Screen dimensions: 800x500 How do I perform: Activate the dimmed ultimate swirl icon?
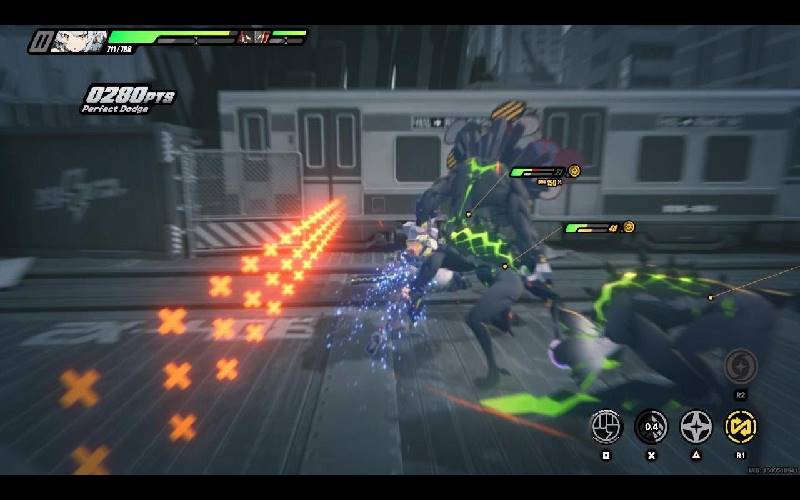[x=741, y=367]
